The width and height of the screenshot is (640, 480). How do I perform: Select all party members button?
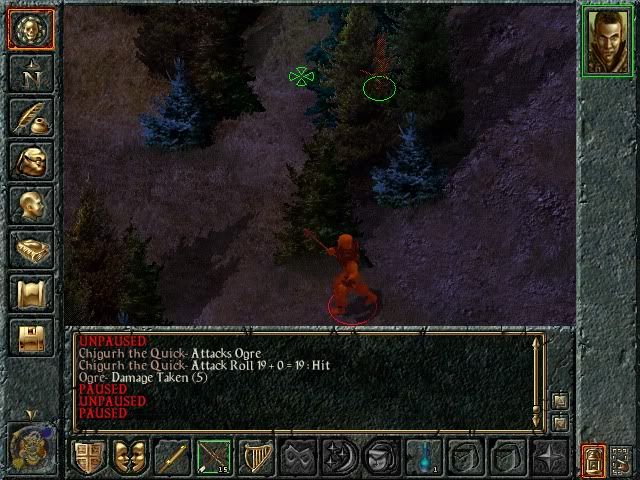point(621,459)
